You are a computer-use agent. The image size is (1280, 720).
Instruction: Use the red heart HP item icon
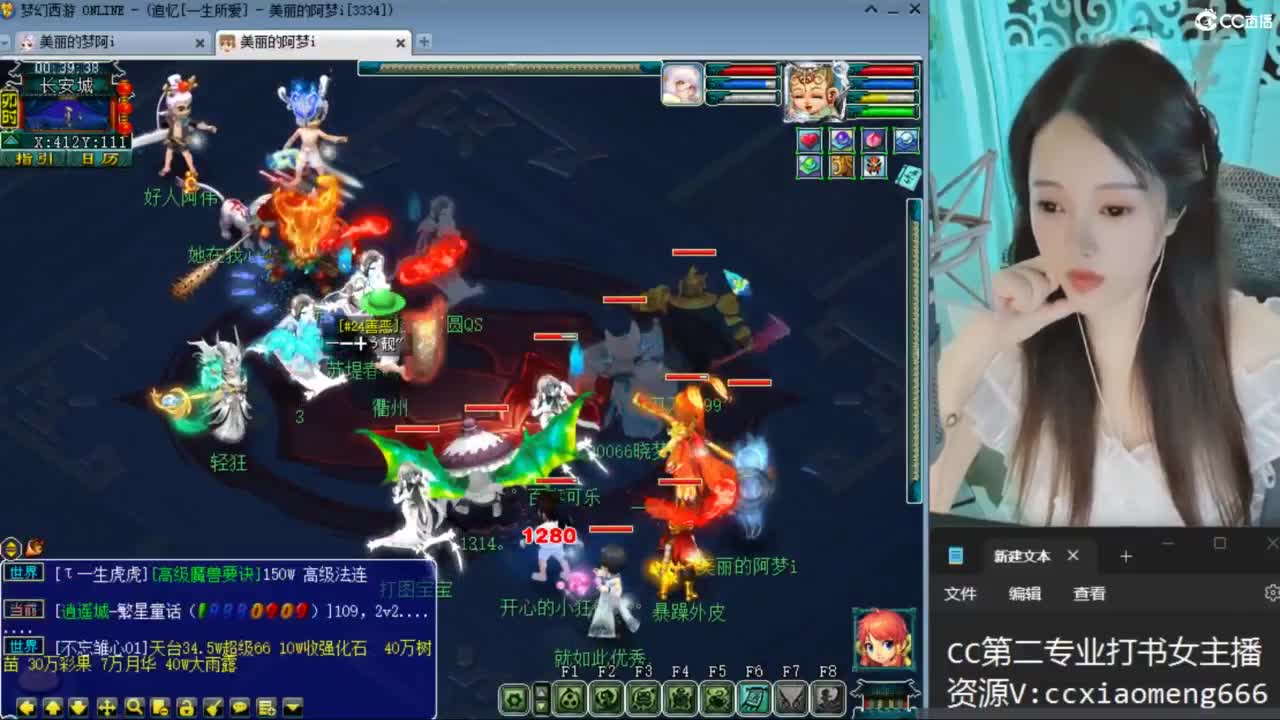[809, 141]
